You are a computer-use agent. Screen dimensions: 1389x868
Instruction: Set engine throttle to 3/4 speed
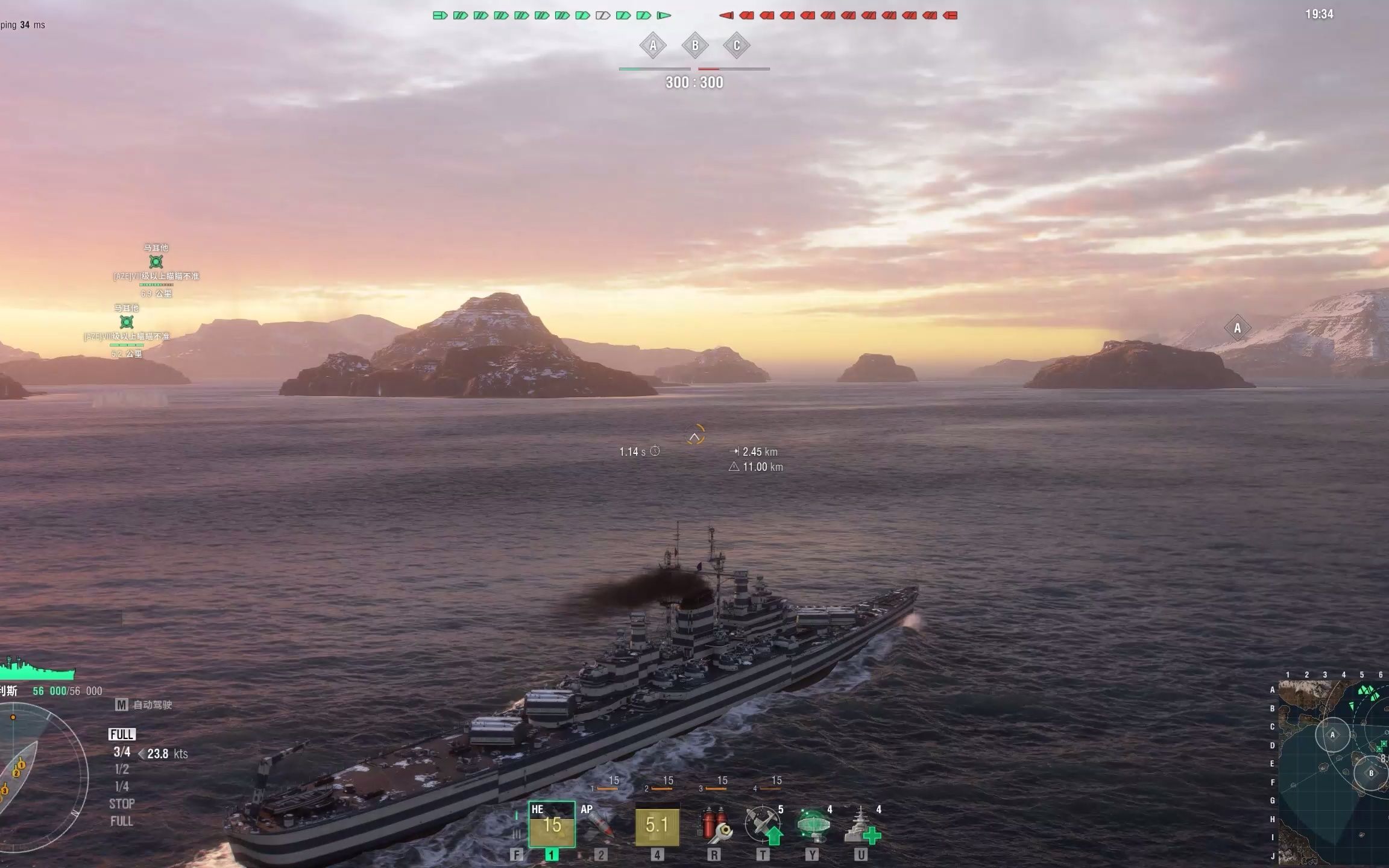coord(122,752)
